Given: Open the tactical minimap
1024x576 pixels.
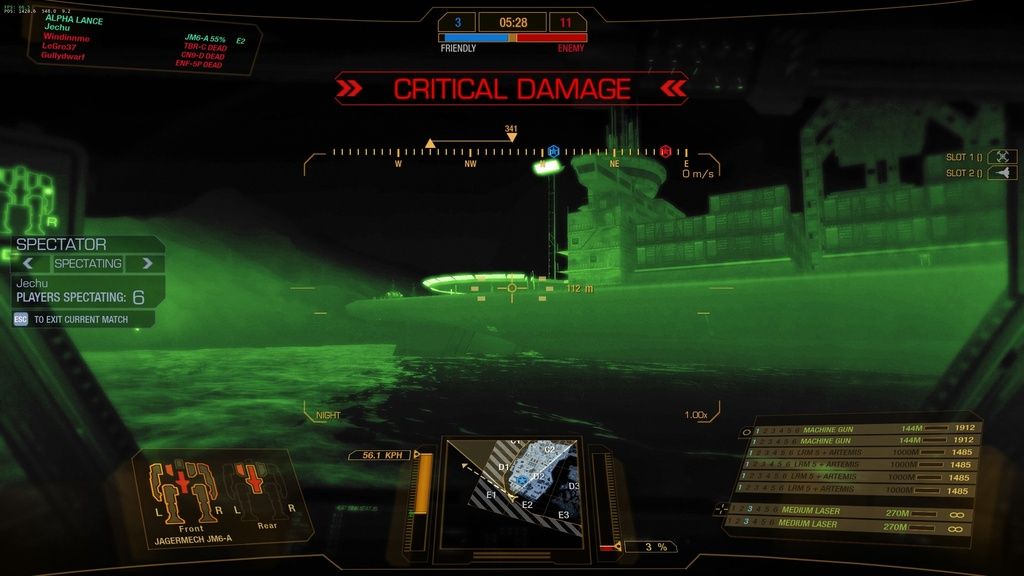Looking at the screenshot, I should pyautogui.click(x=512, y=490).
